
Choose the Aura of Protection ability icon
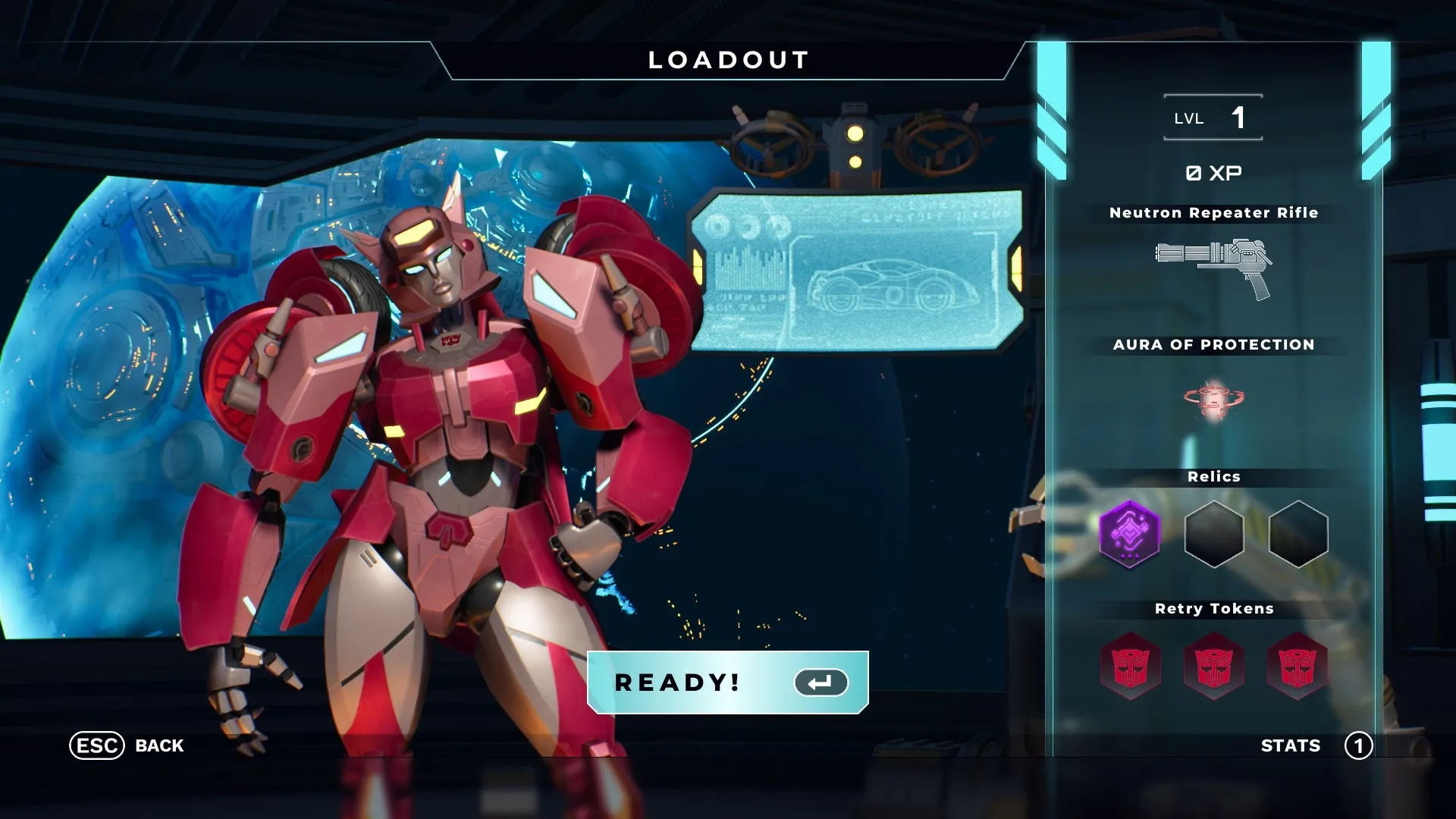(x=1213, y=399)
